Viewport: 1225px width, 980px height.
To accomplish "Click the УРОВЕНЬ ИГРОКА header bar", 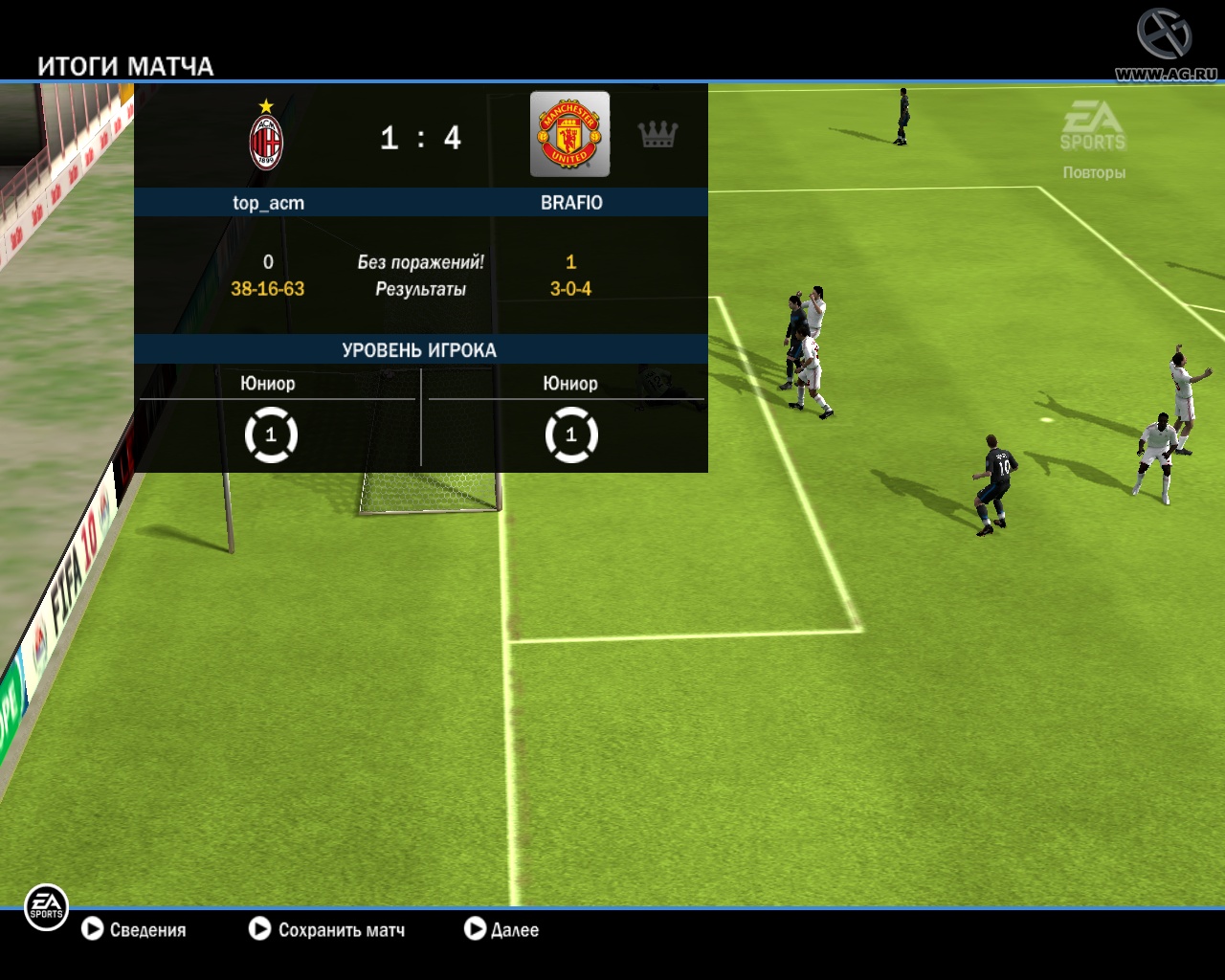I will tap(421, 350).
